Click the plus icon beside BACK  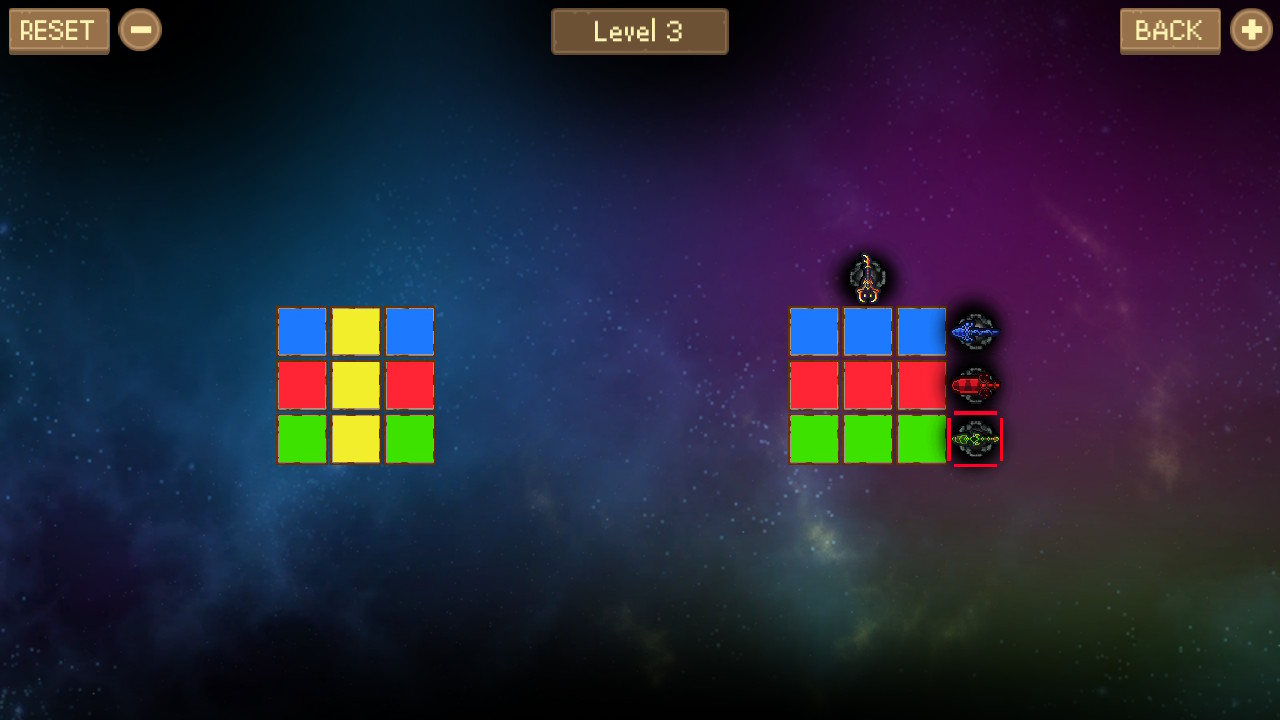pos(1251,30)
